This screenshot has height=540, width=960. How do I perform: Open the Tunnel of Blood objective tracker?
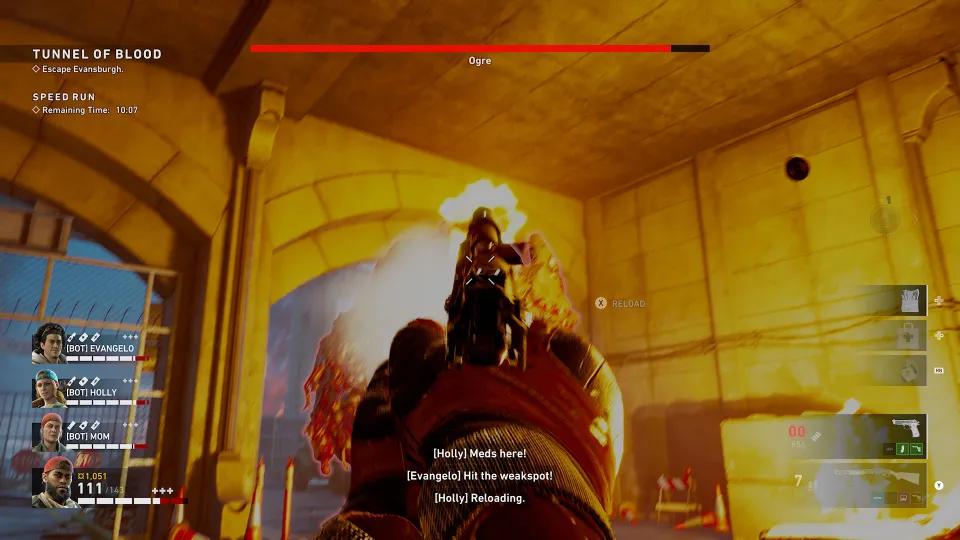click(96, 54)
